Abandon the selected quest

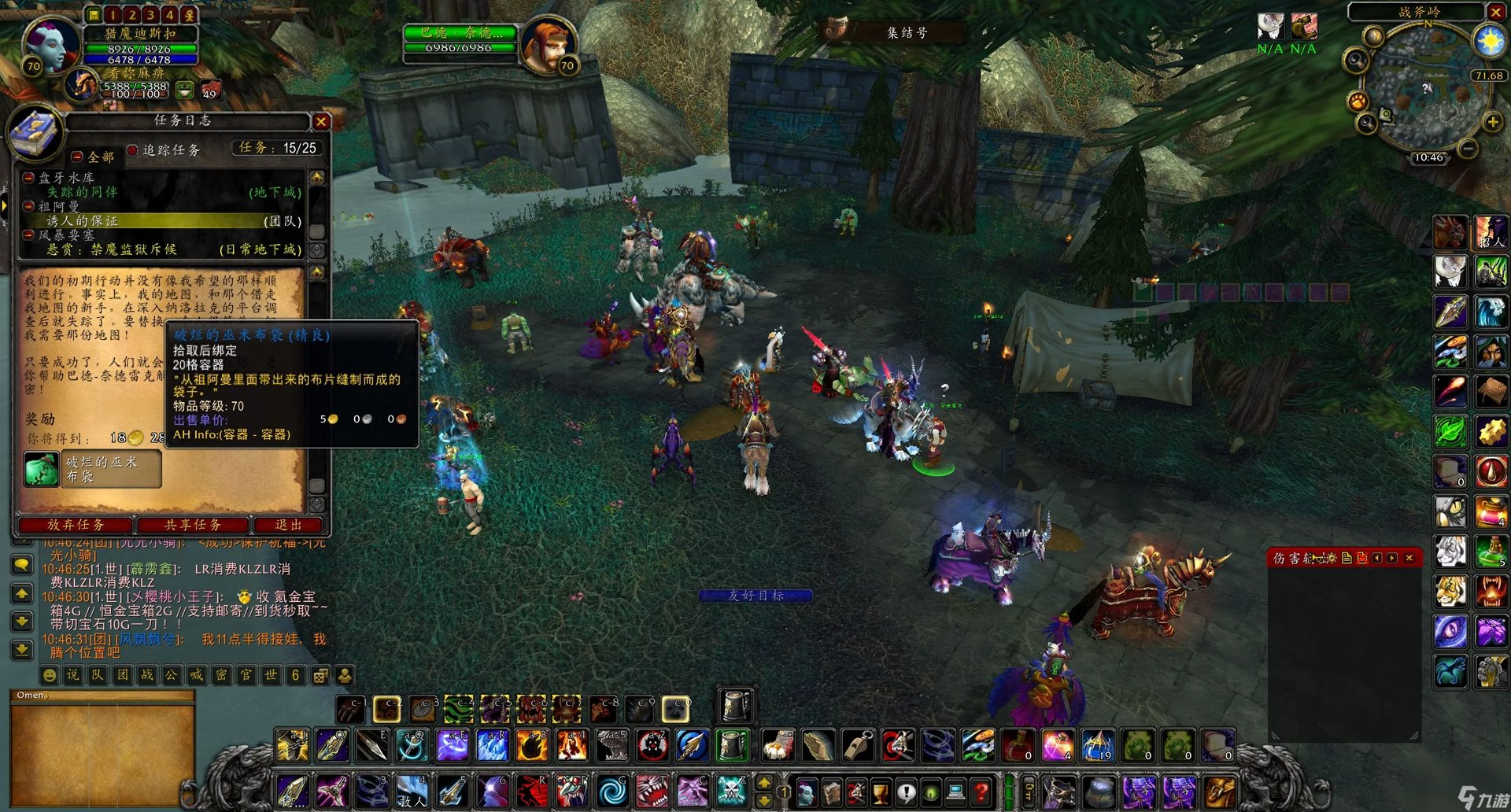[x=76, y=525]
